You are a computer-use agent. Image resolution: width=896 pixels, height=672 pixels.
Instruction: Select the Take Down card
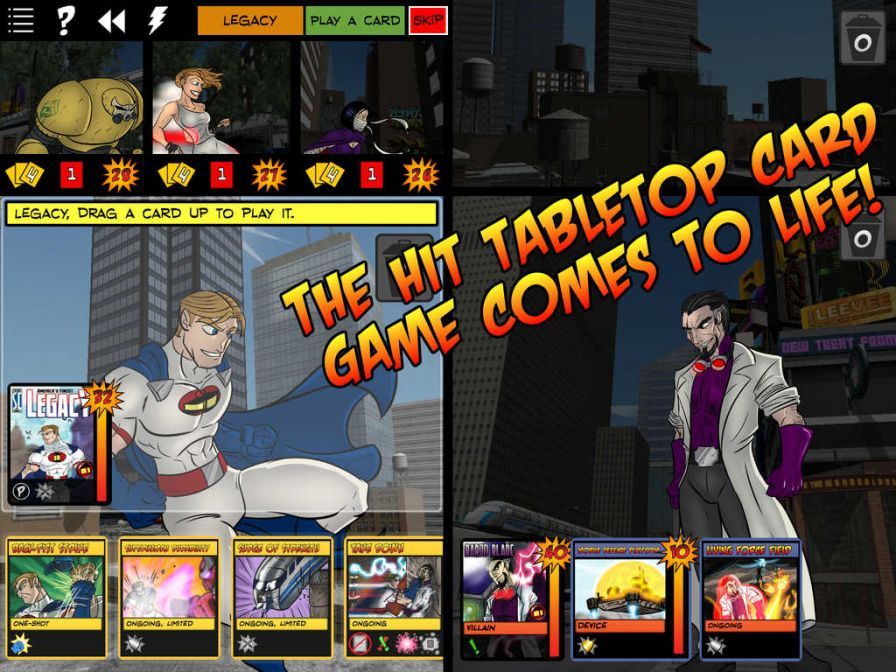(394, 597)
